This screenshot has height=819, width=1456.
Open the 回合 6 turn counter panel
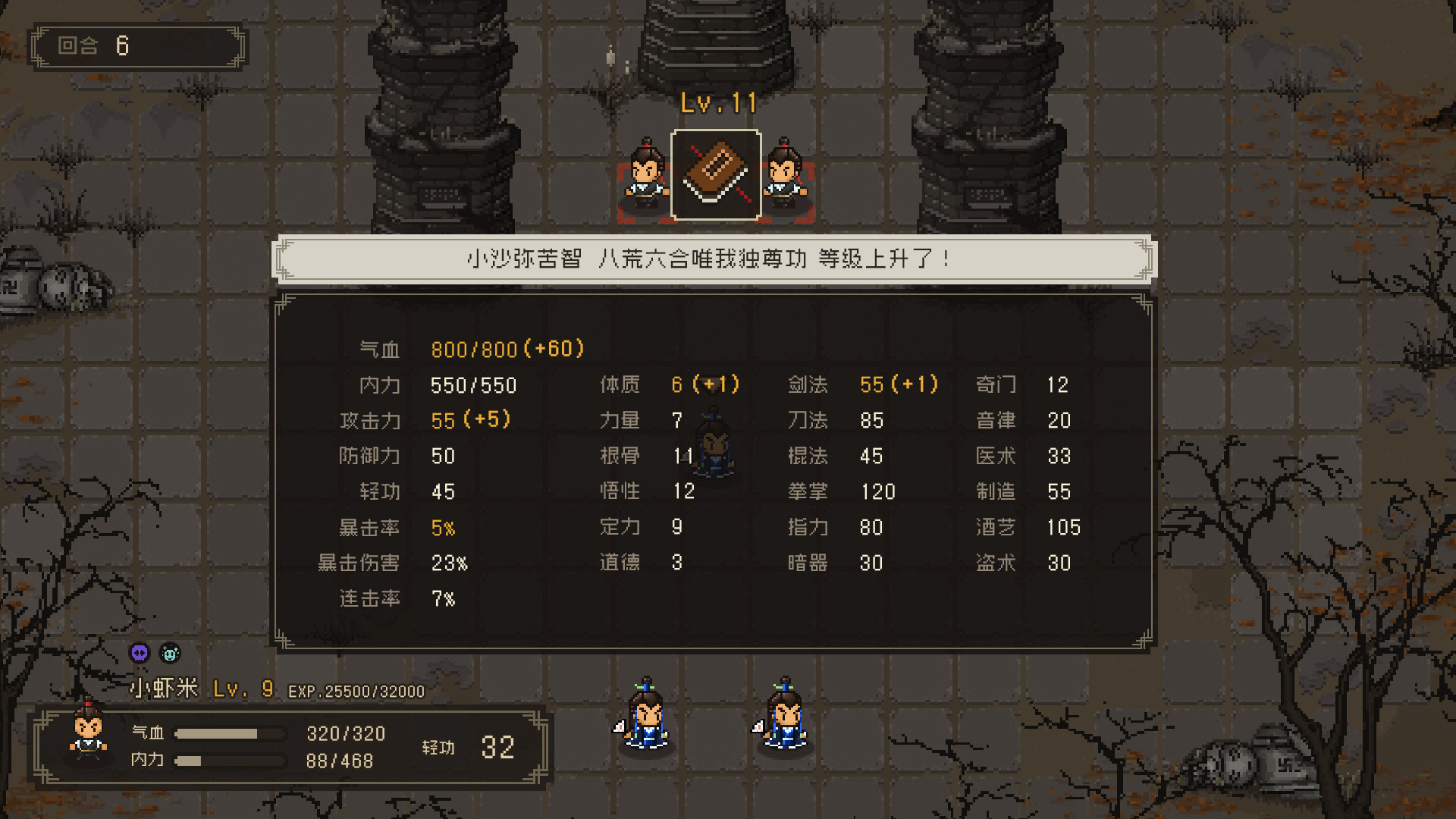136,46
